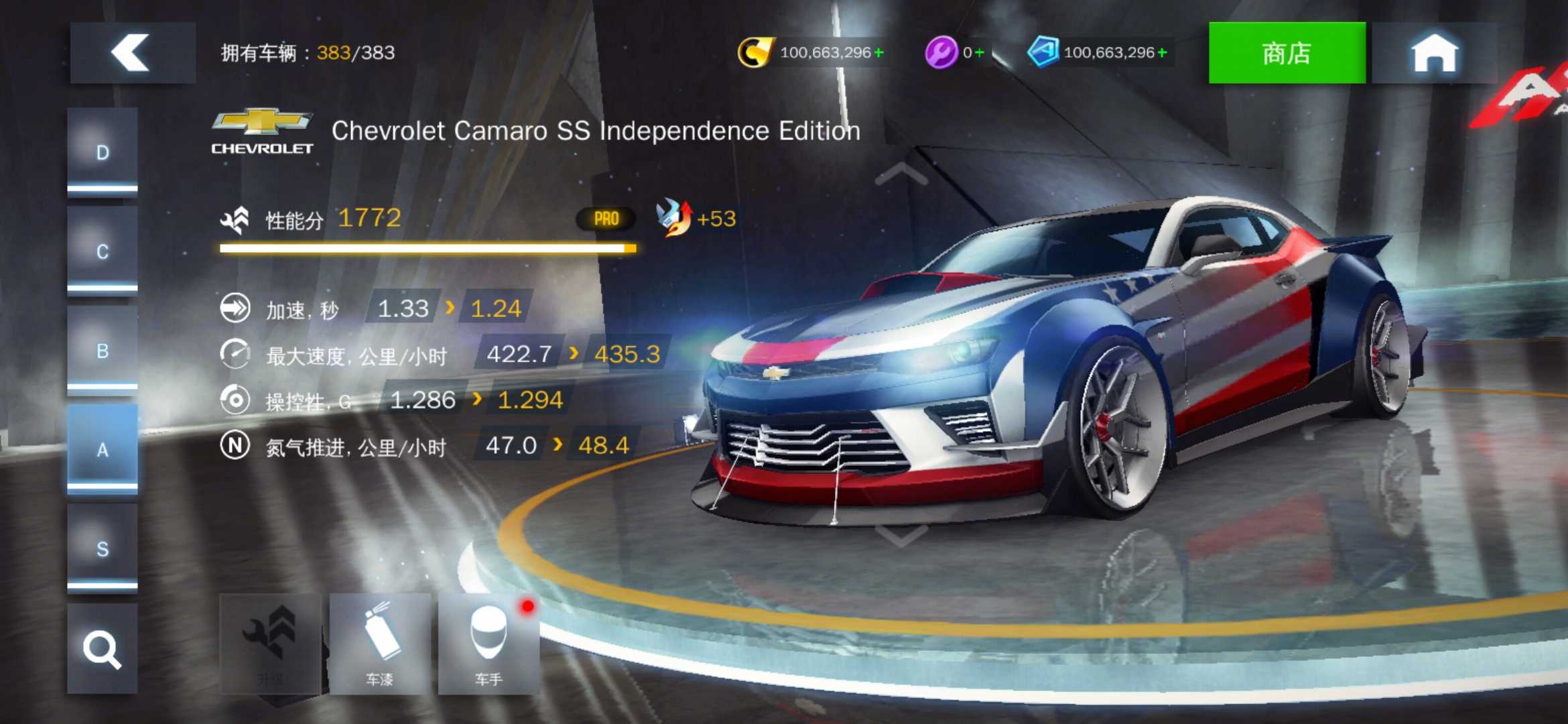1568x724 pixels.
Task: Add more gold credits
Action: pyautogui.click(x=879, y=52)
